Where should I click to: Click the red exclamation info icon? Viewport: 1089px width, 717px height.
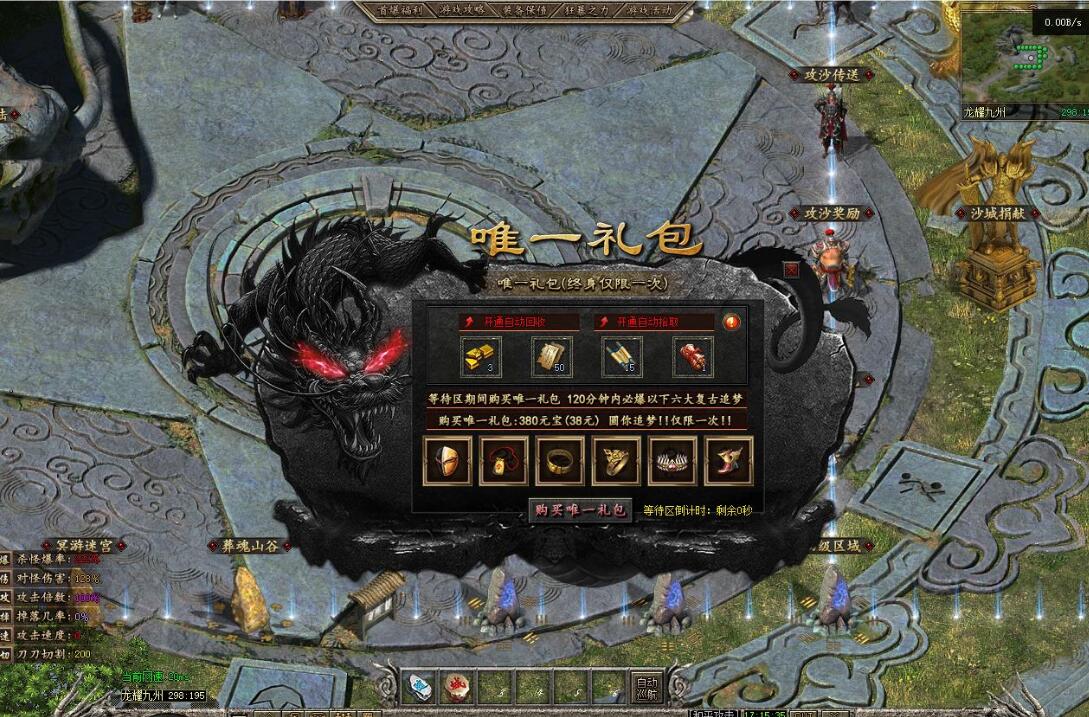[732, 322]
